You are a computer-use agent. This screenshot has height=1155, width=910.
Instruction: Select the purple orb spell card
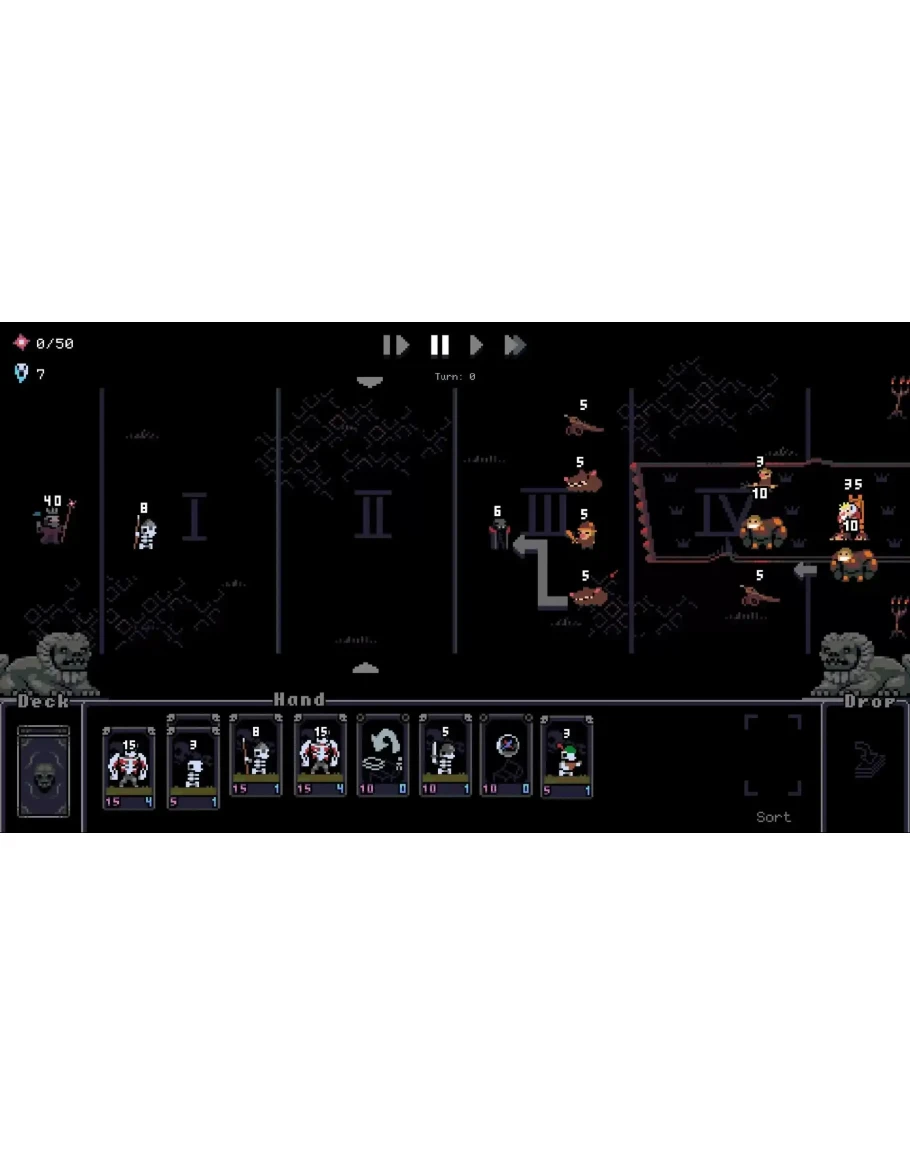tap(505, 756)
